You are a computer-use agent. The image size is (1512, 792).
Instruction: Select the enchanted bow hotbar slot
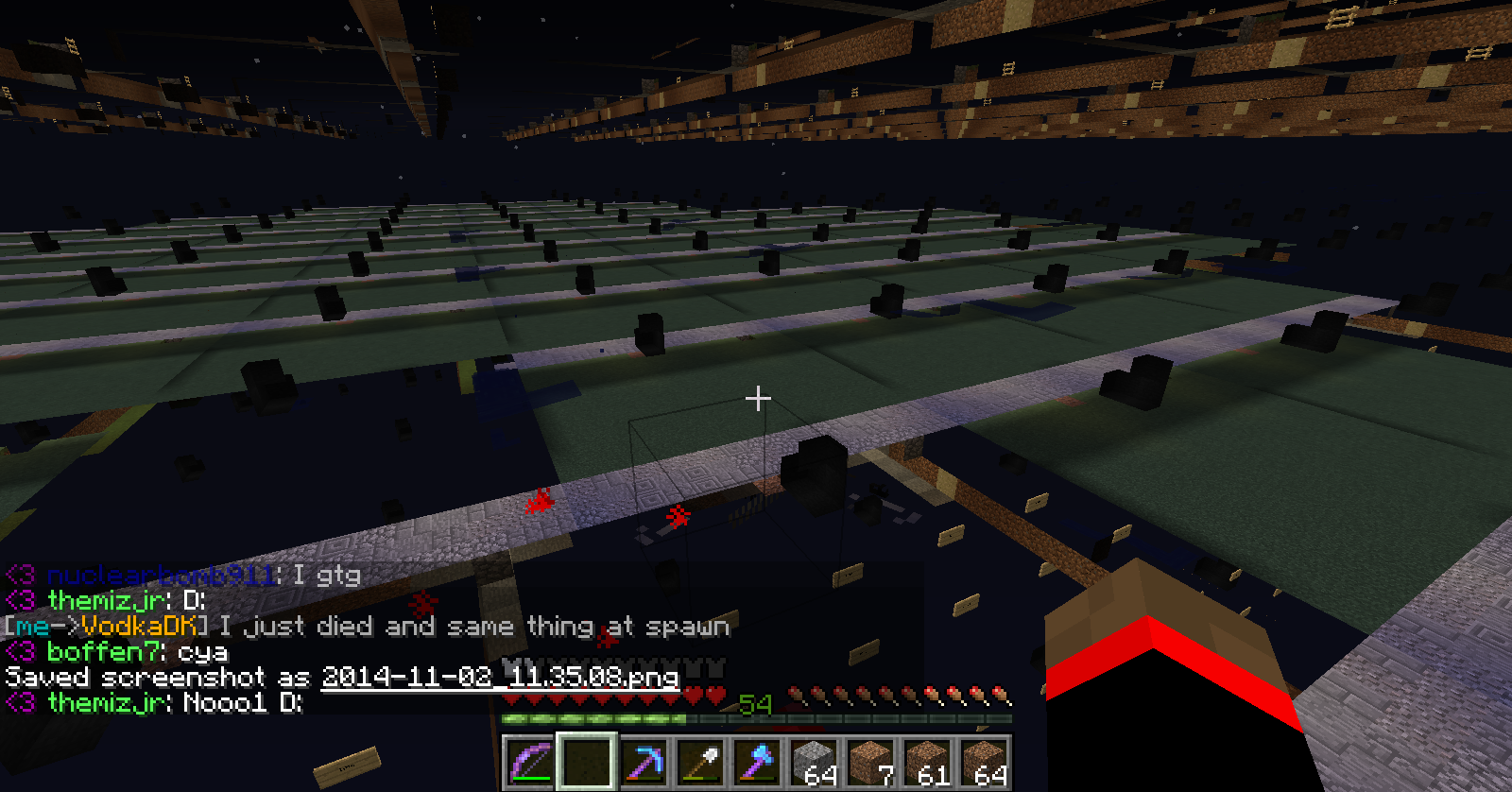(530, 762)
